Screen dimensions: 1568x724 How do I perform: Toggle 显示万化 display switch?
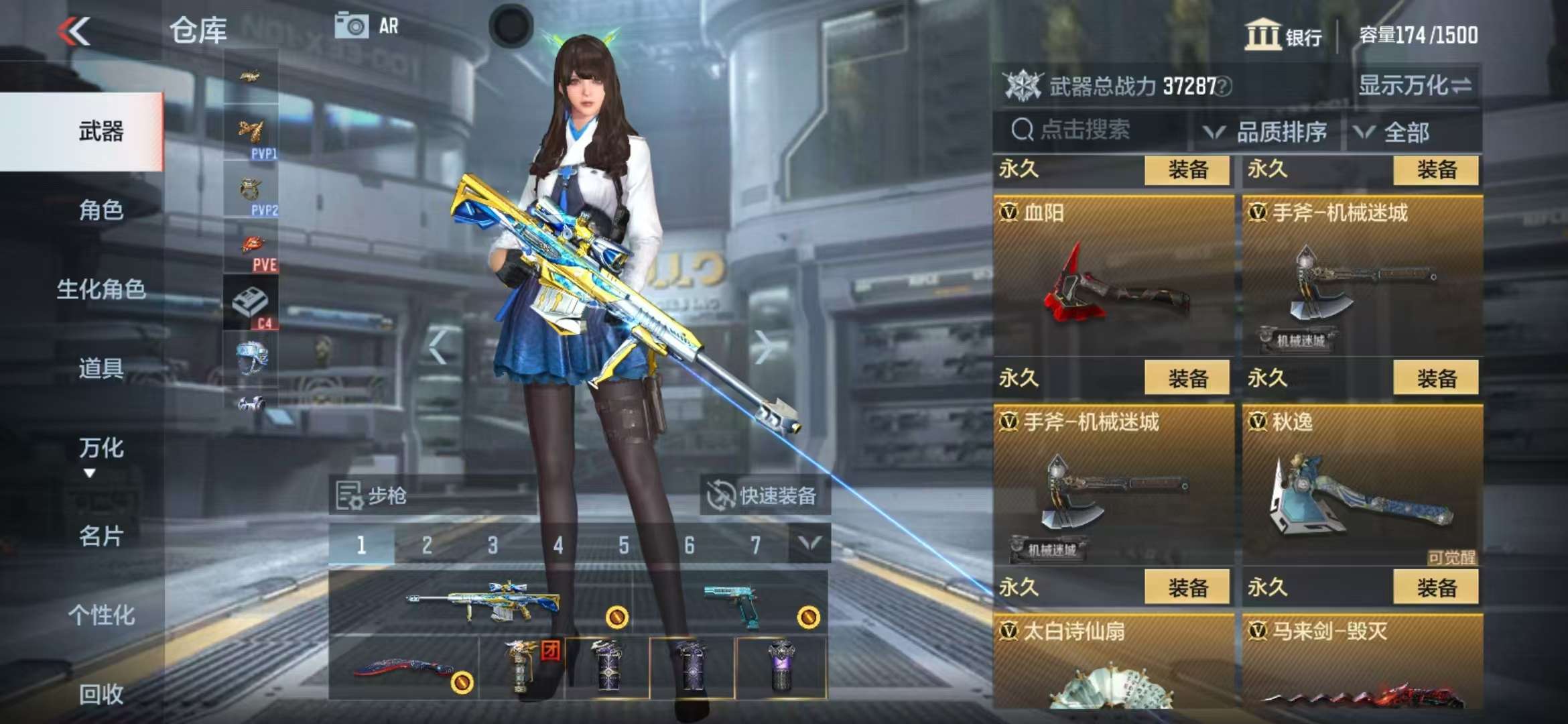click(x=1415, y=86)
